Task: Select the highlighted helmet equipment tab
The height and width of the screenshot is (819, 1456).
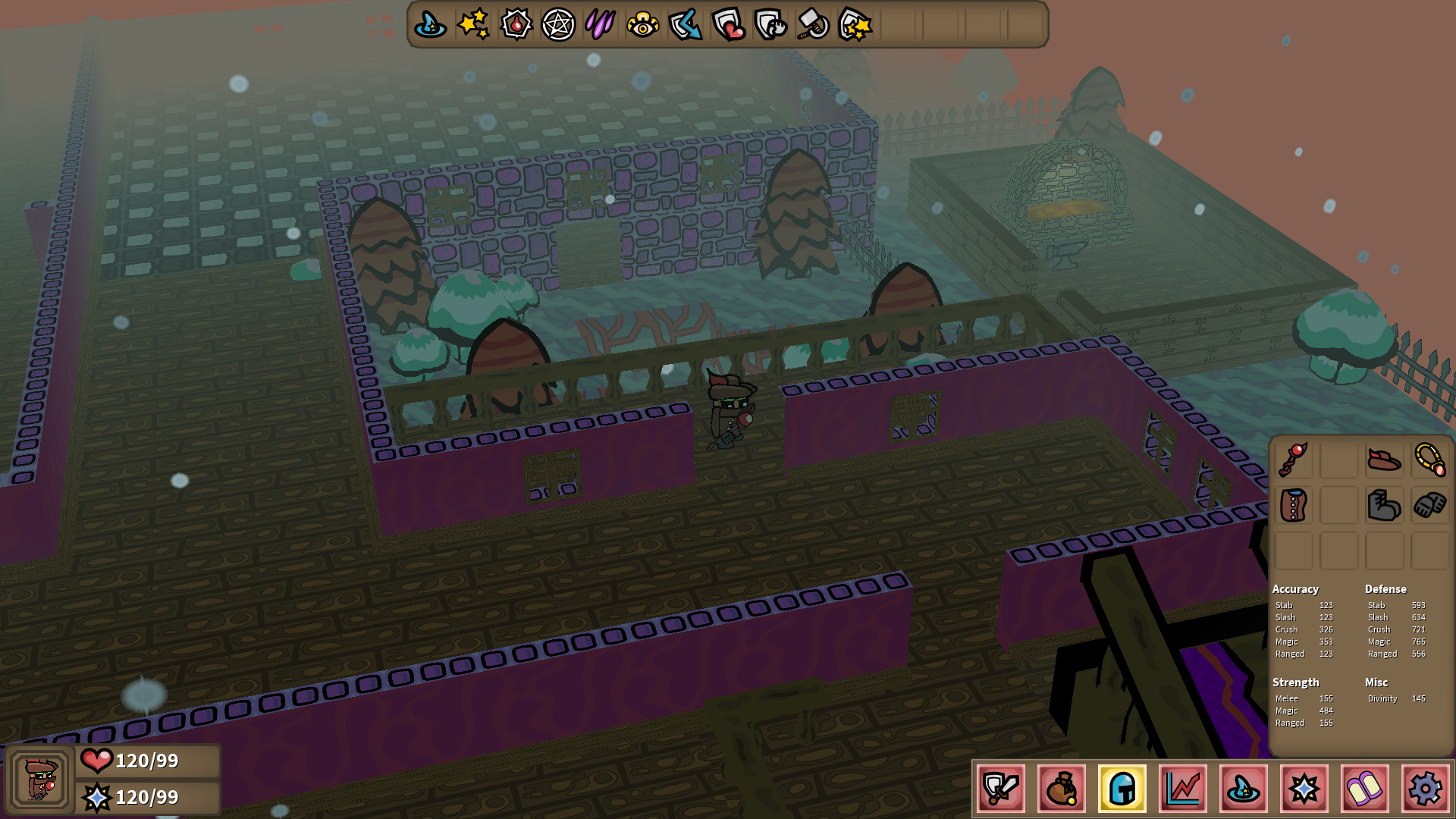Action: tap(1122, 789)
